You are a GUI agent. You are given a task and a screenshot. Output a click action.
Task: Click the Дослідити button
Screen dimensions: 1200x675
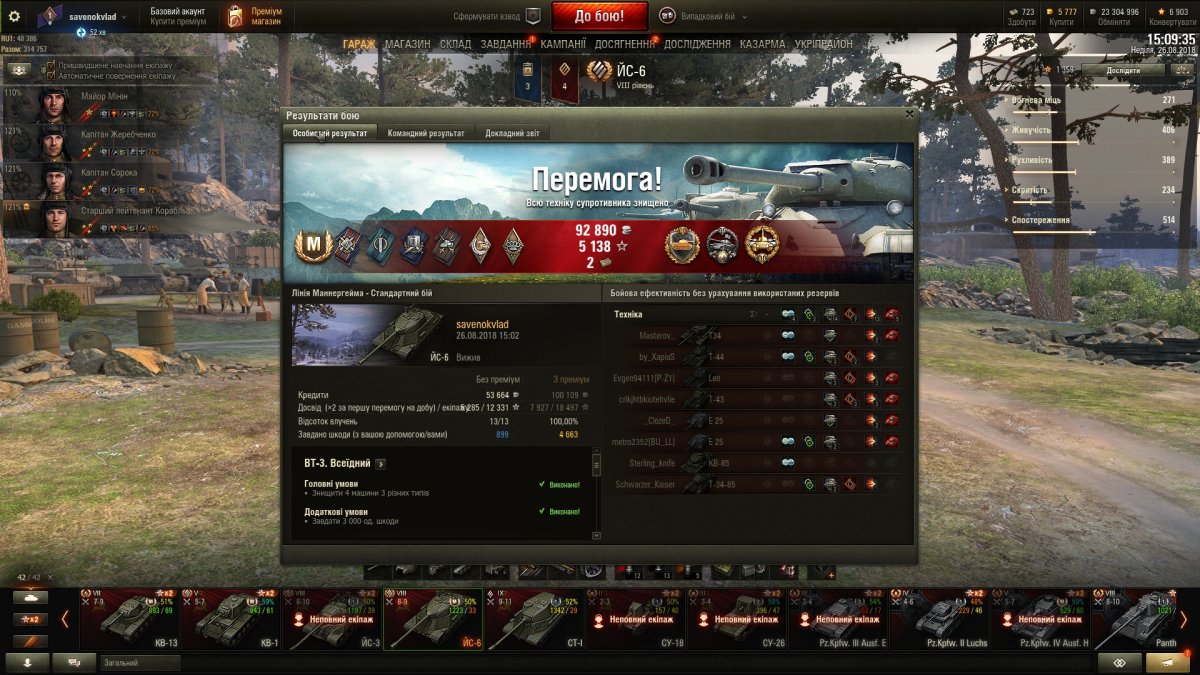(x=1122, y=70)
